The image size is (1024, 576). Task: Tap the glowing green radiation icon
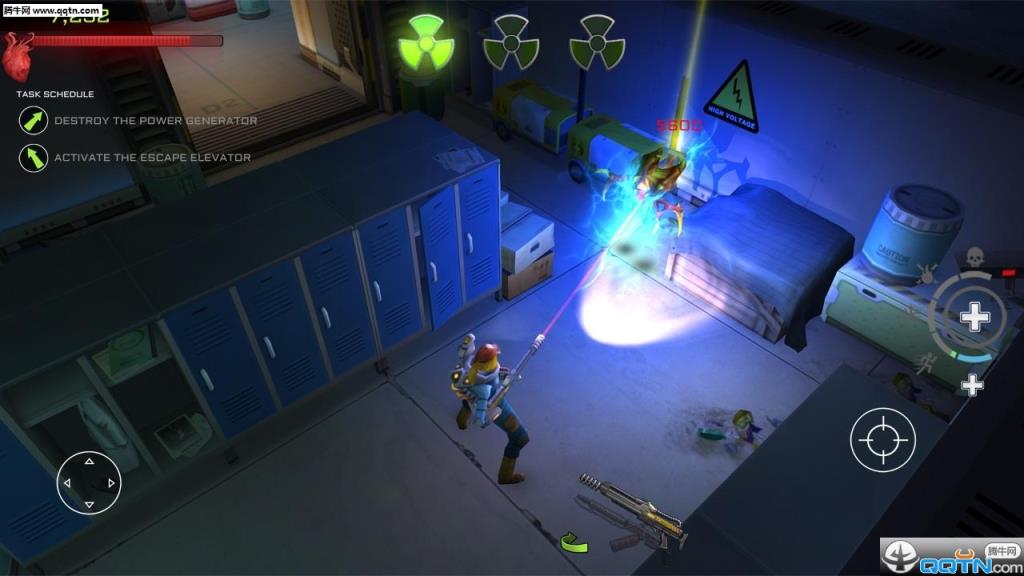click(425, 43)
